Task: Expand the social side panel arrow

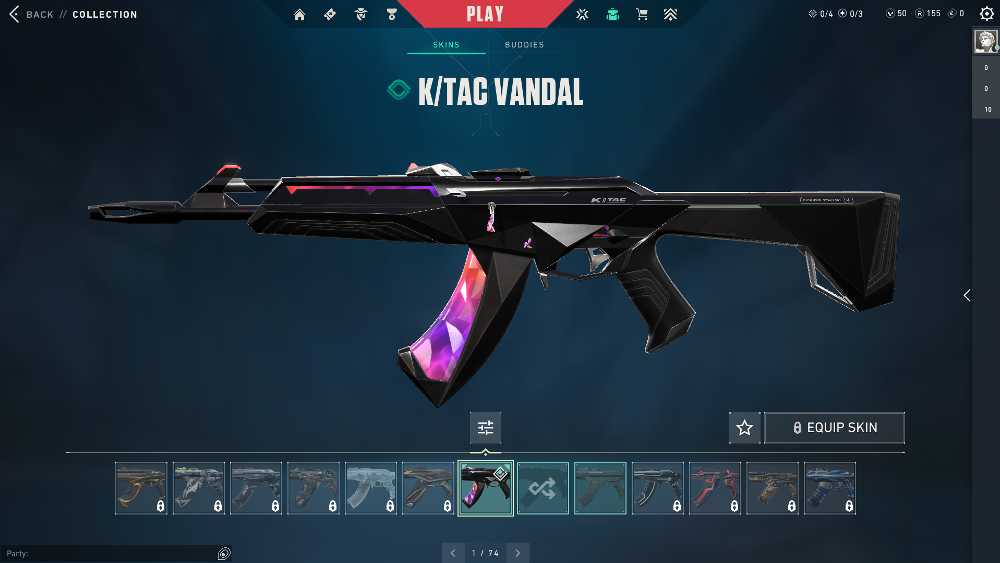Action: tap(966, 295)
